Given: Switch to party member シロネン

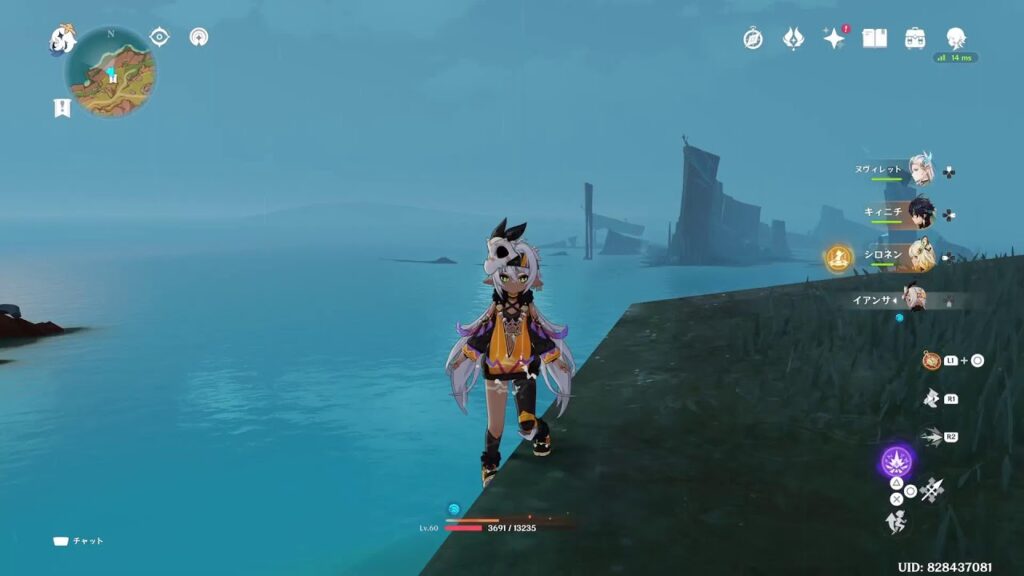Looking at the screenshot, I should click(920, 256).
